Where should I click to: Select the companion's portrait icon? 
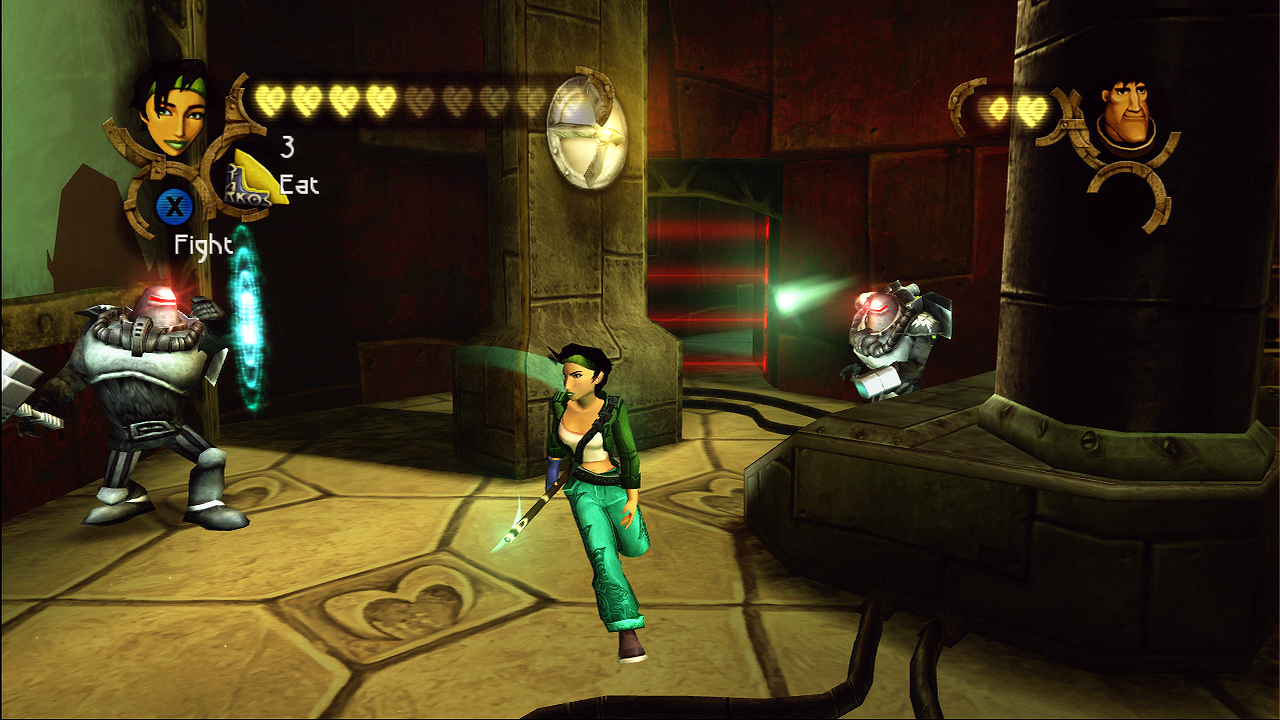pos(1124,115)
